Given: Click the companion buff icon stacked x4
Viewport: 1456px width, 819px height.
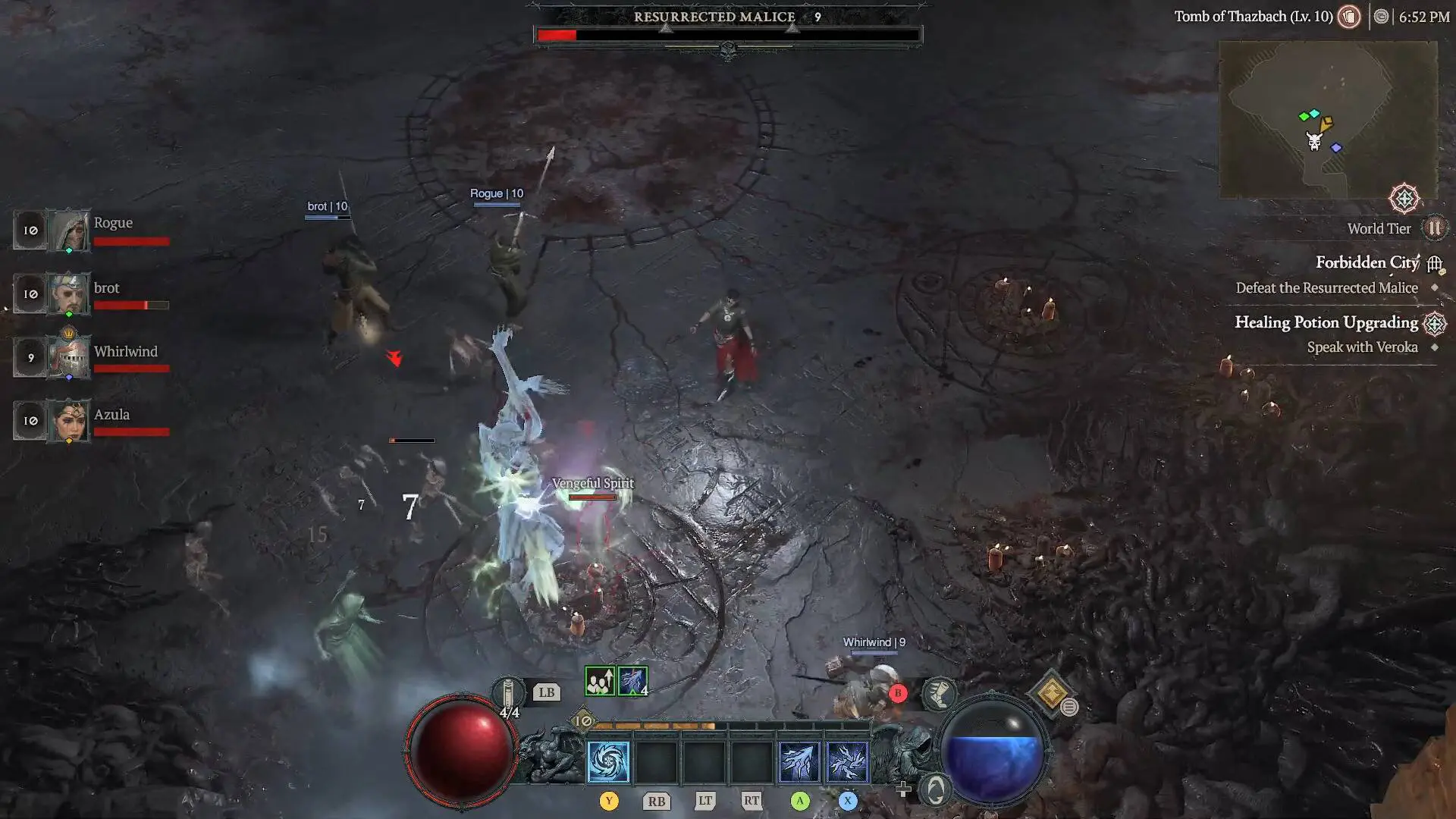Looking at the screenshot, I should point(632,681).
